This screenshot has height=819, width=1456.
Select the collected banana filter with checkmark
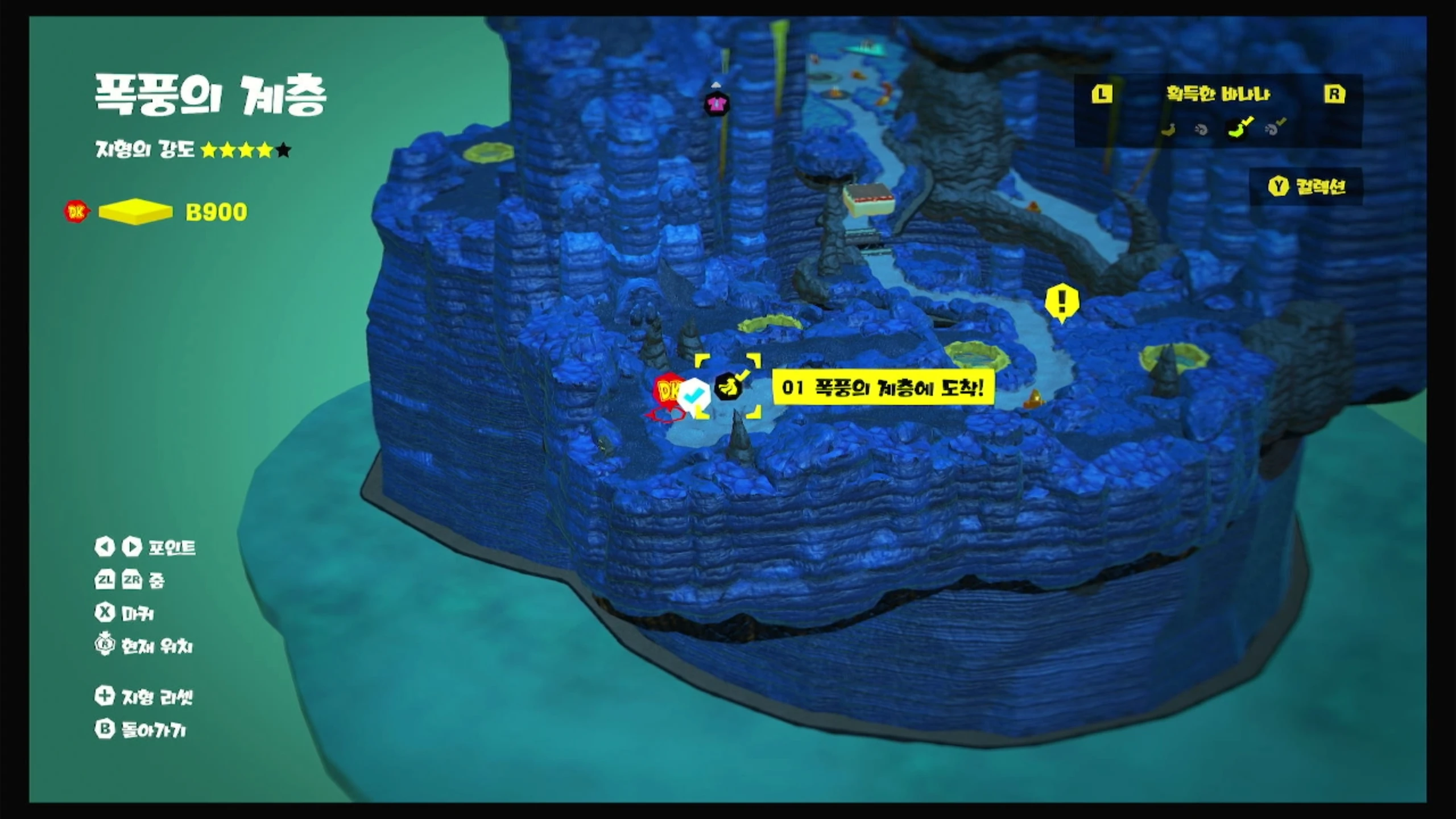pos(1239,128)
